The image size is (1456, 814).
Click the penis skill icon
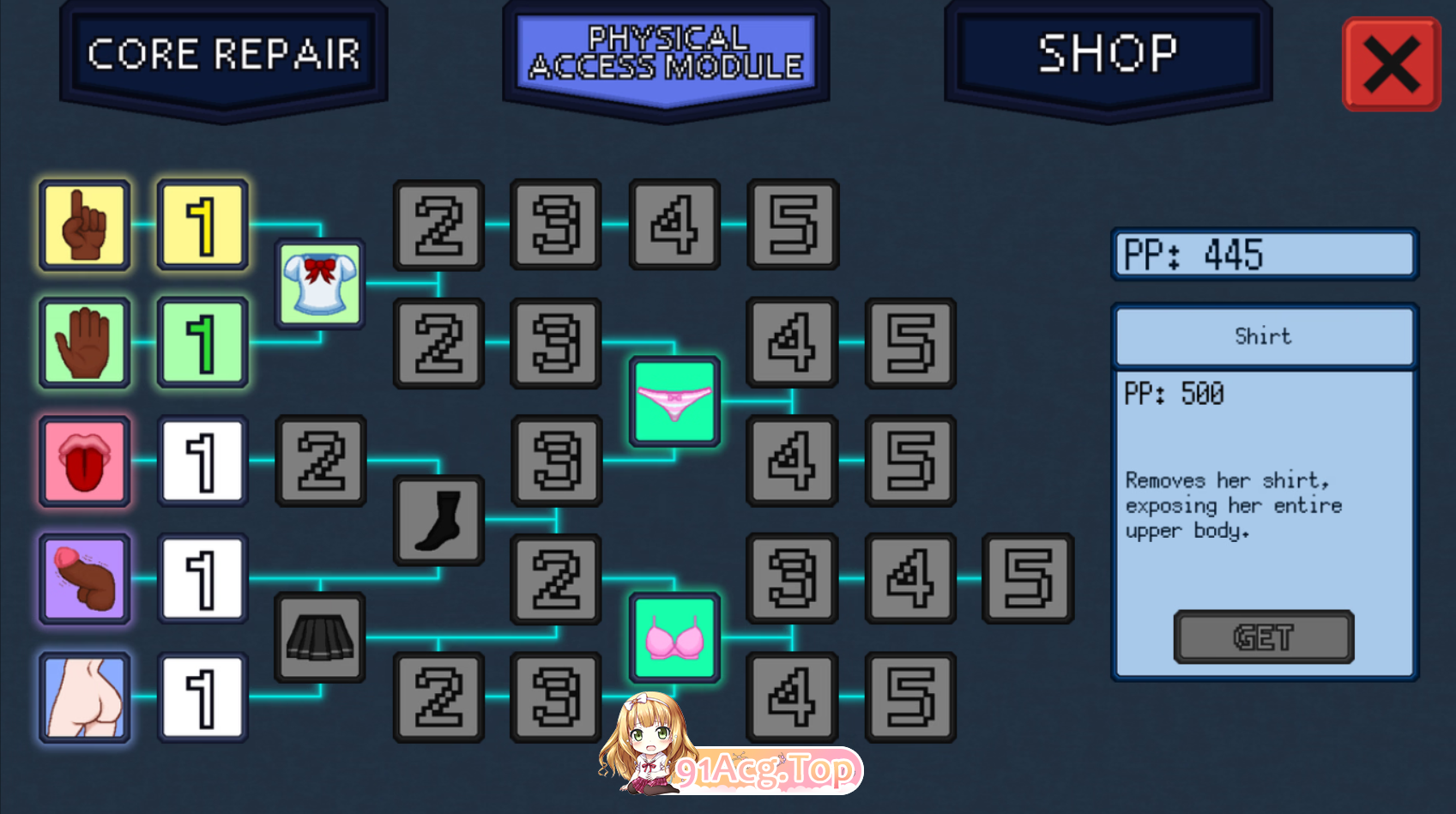(x=84, y=578)
